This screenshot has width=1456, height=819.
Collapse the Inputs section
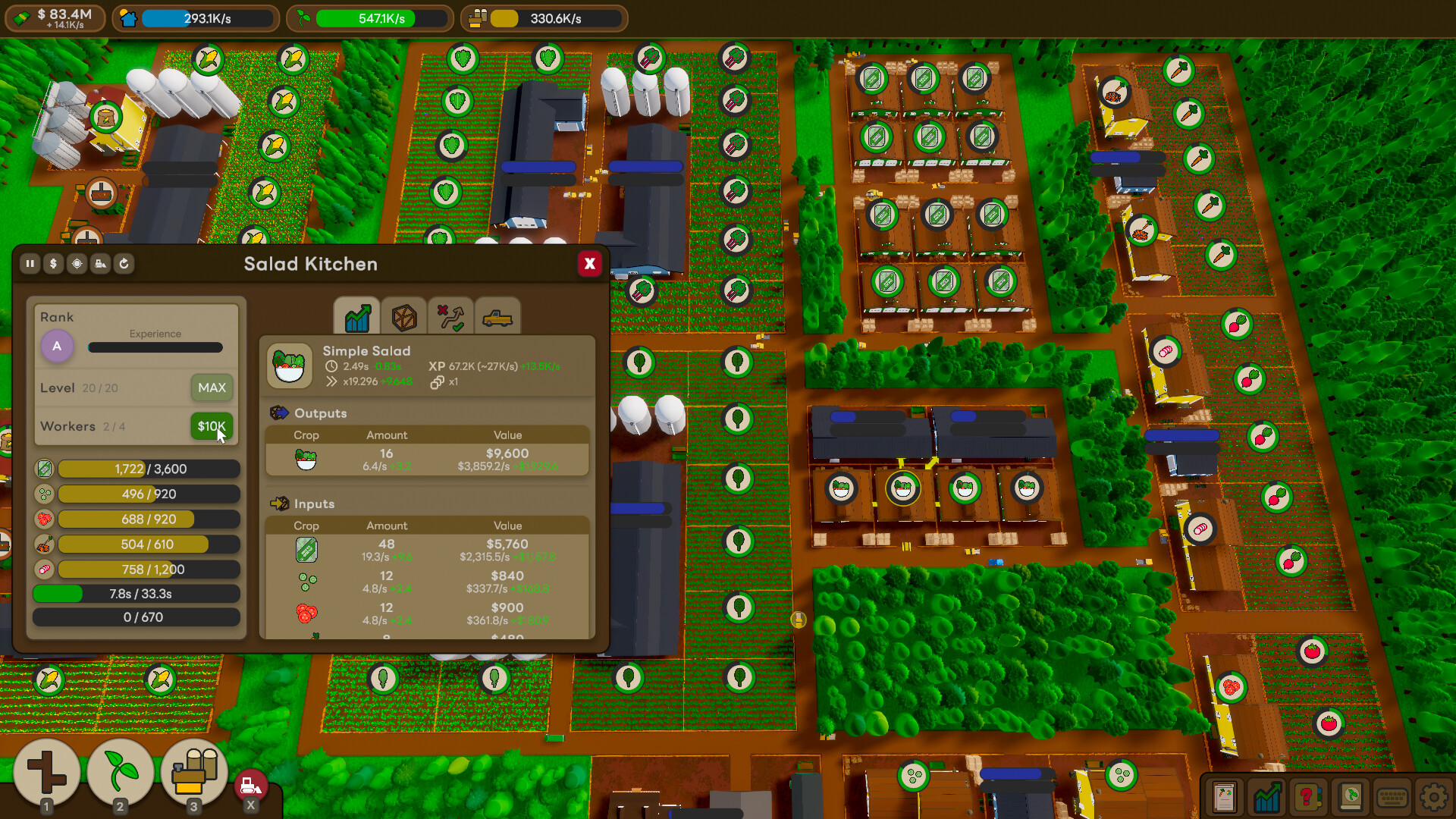[315, 504]
